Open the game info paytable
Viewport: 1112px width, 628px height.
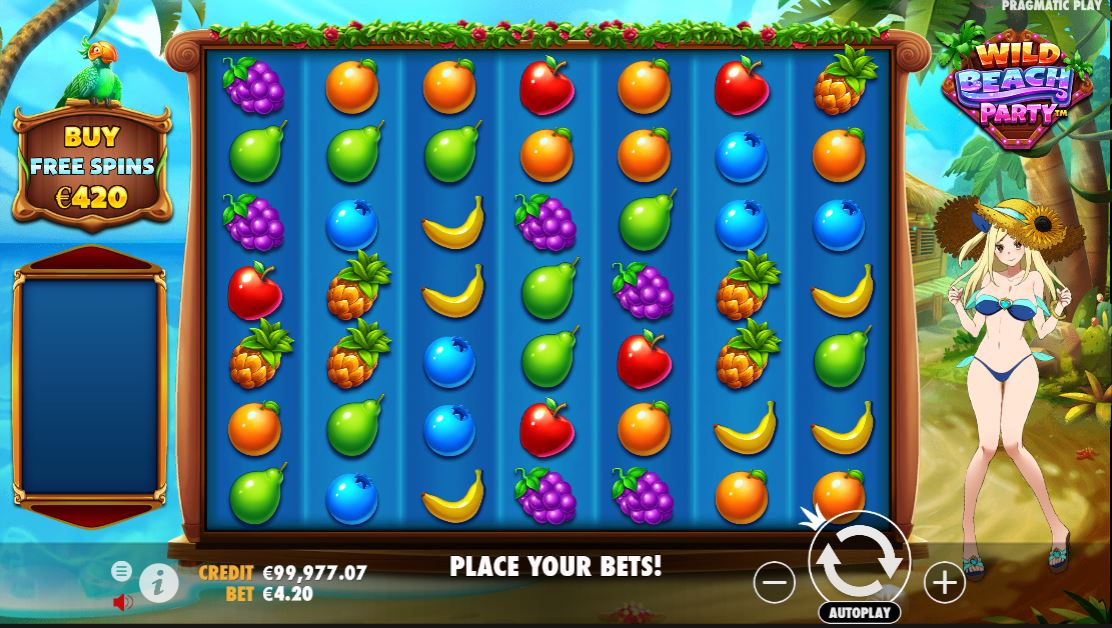point(159,582)
